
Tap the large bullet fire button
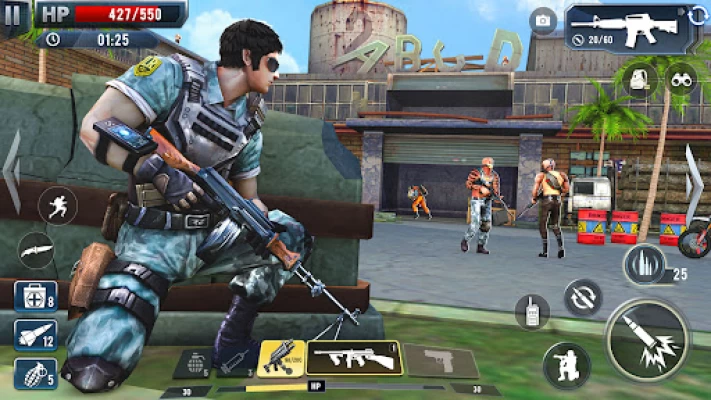click(647, 340)
